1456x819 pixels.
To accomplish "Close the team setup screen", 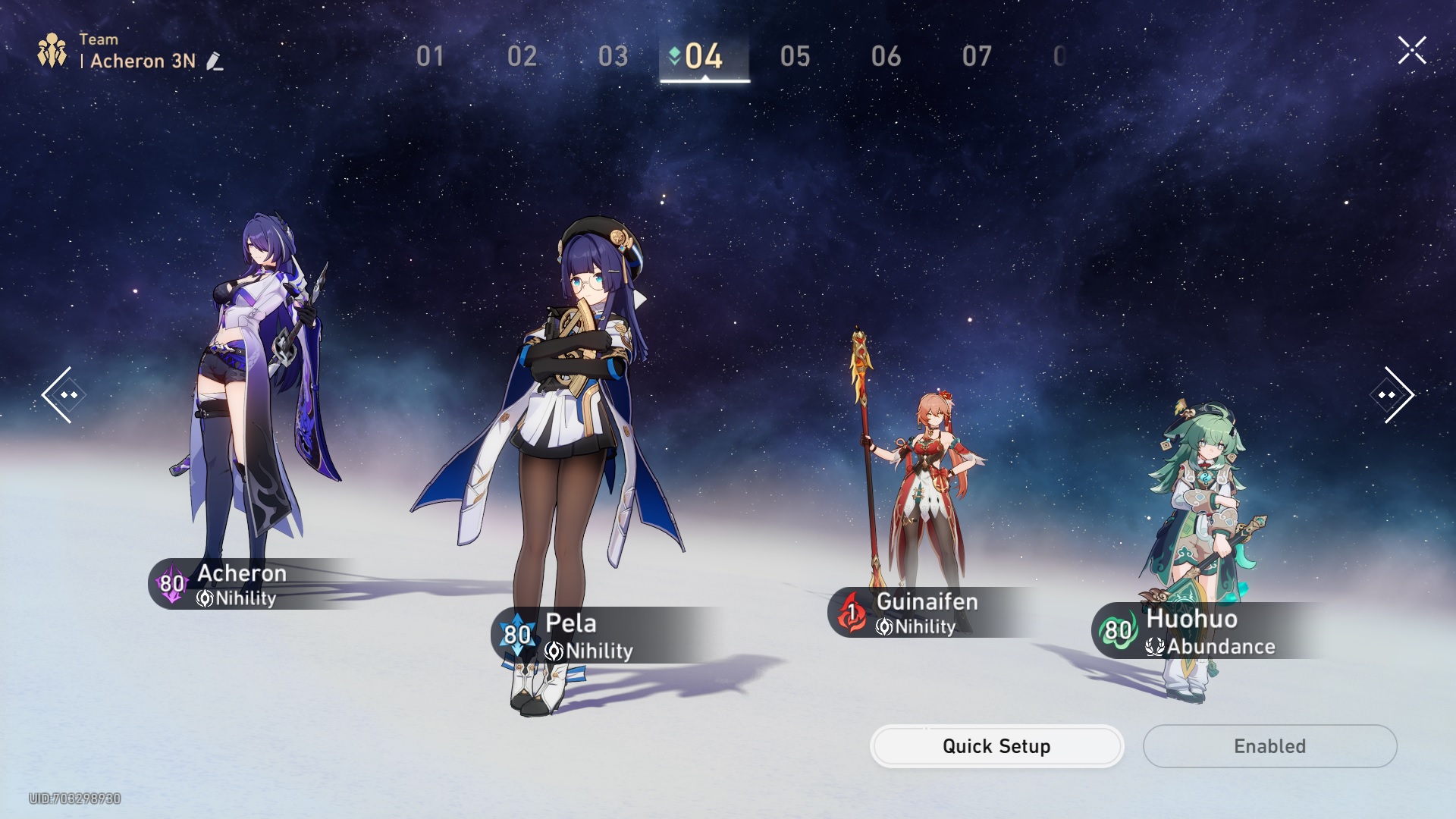I will [x=1412, y=51].
